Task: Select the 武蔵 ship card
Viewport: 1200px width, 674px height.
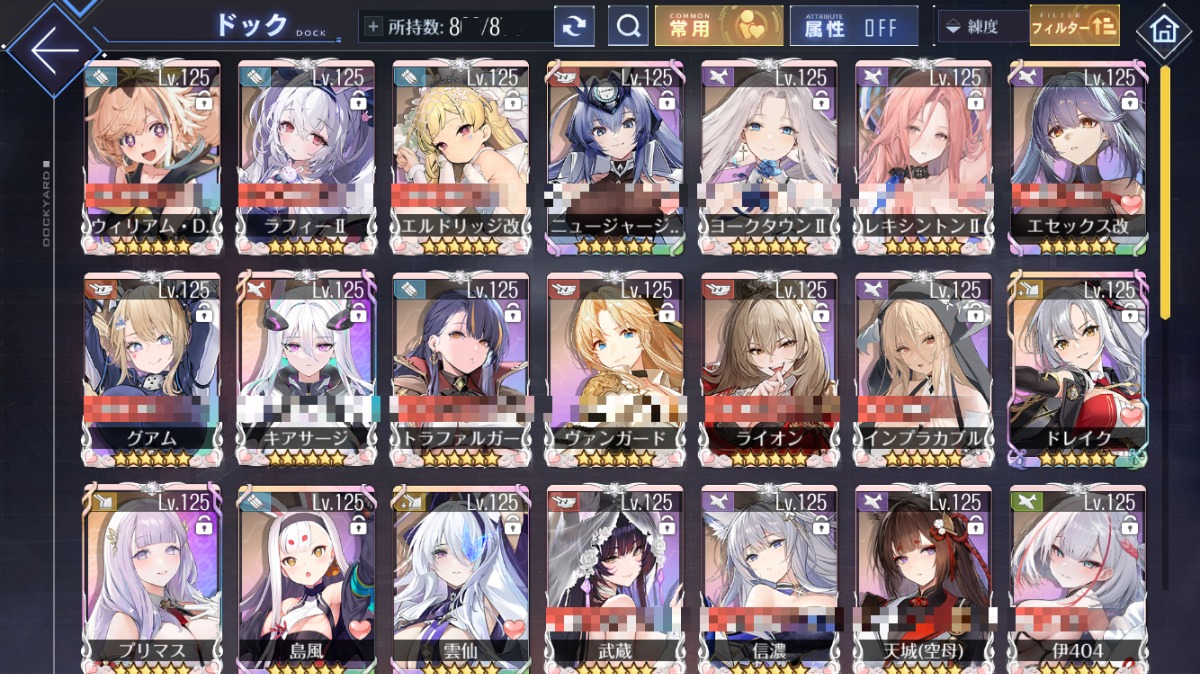Action: (x=615, y=578)
